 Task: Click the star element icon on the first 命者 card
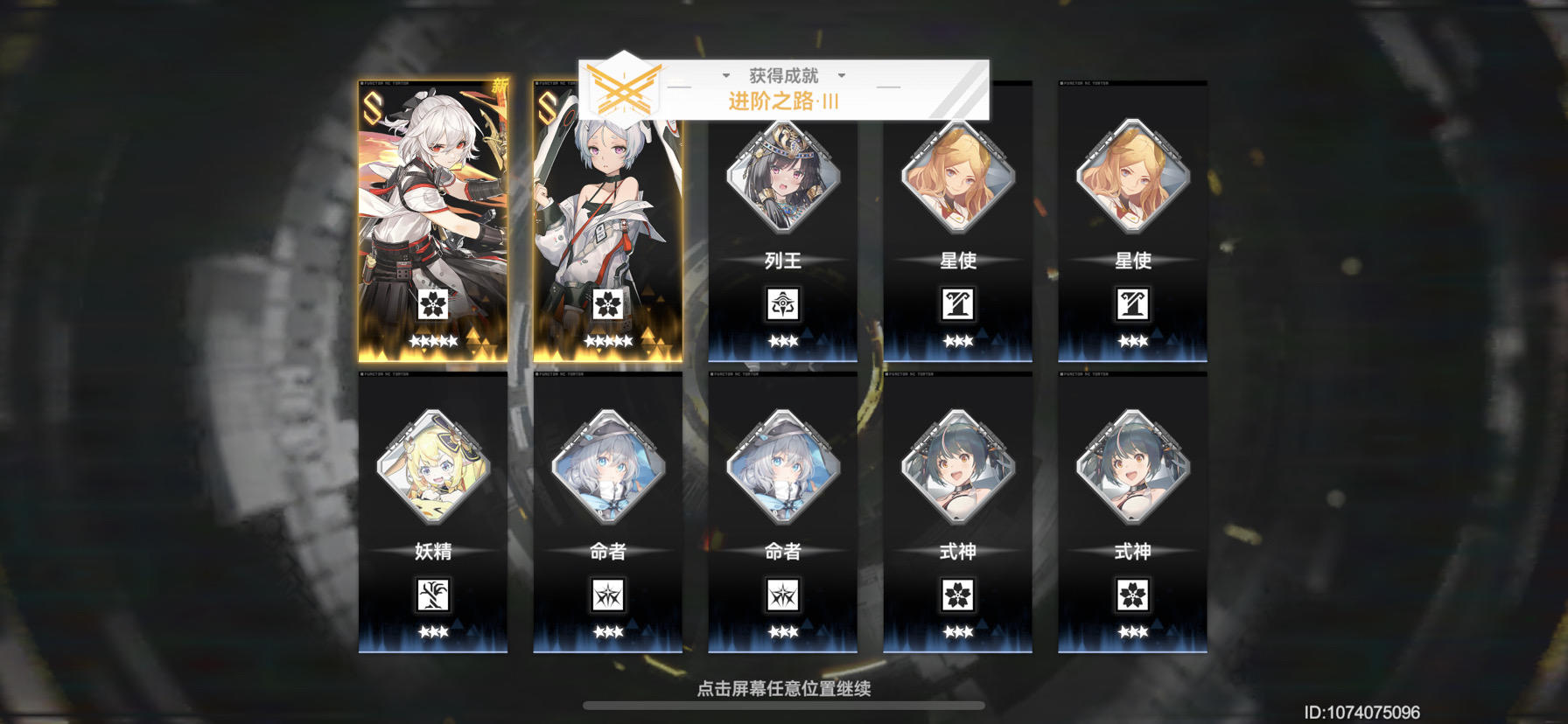pos(609,595)
